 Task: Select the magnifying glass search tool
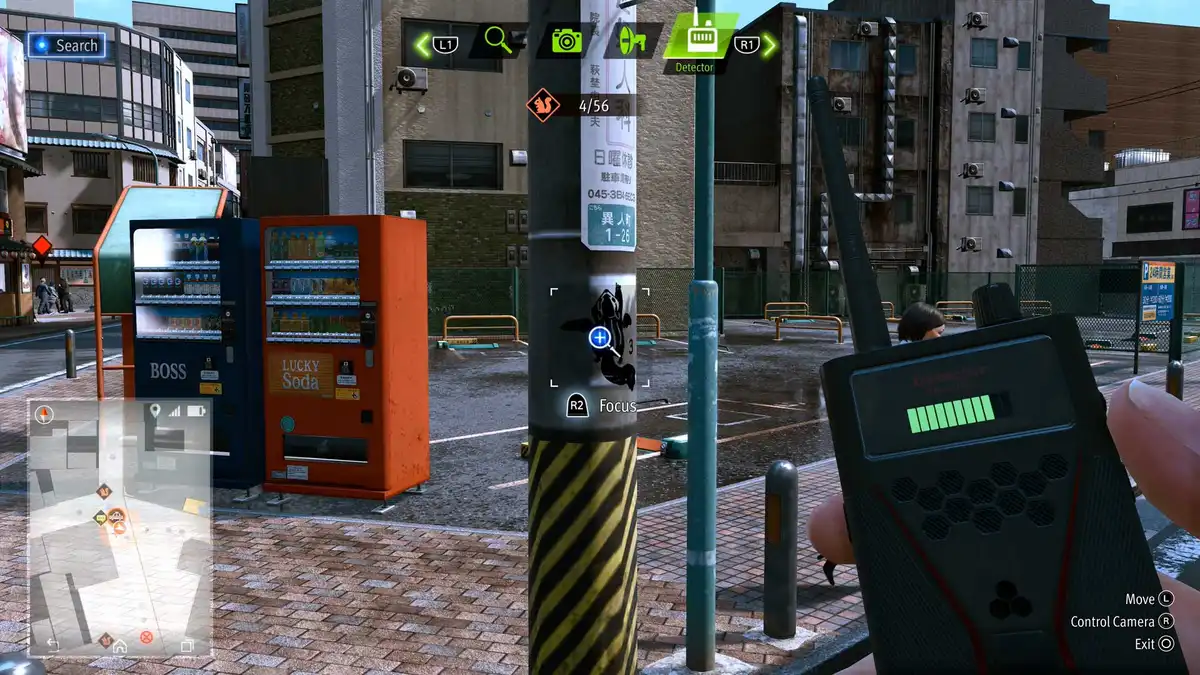[x=498, y=40]
